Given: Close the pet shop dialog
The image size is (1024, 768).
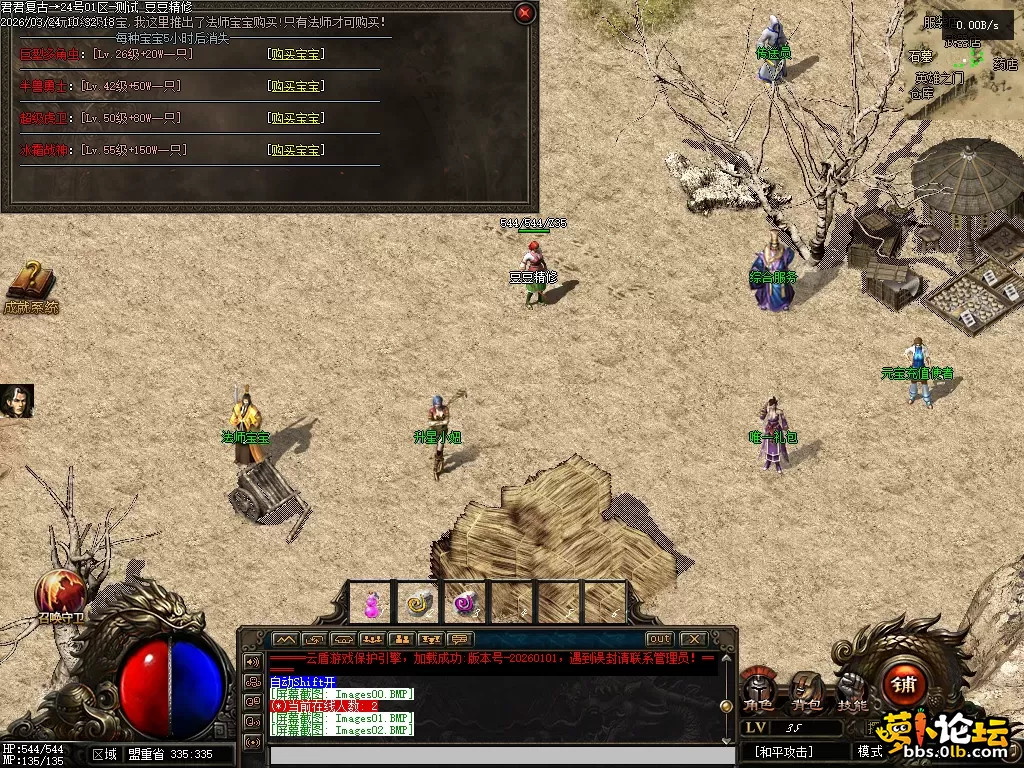Looking at the screenshot, I should click(524, 13).
